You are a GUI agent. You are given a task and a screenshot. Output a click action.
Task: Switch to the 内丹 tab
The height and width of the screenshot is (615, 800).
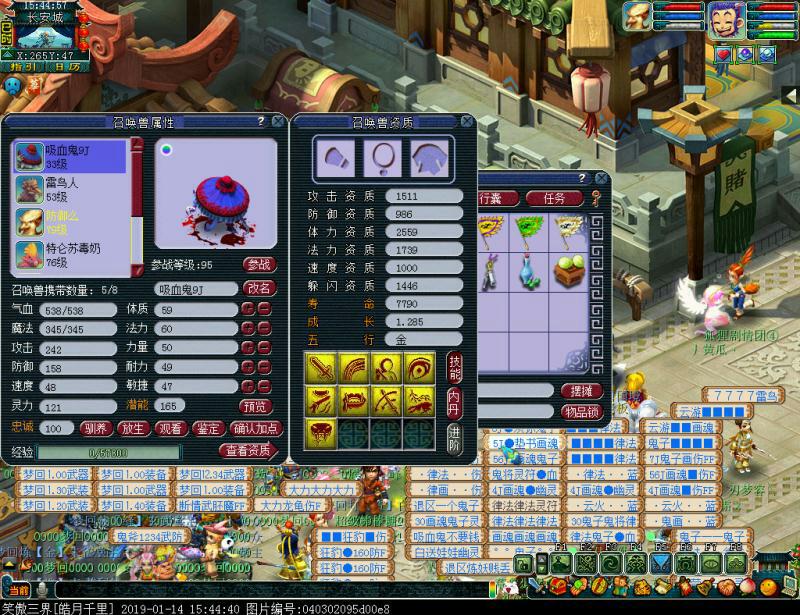click(x=455, y=400)
